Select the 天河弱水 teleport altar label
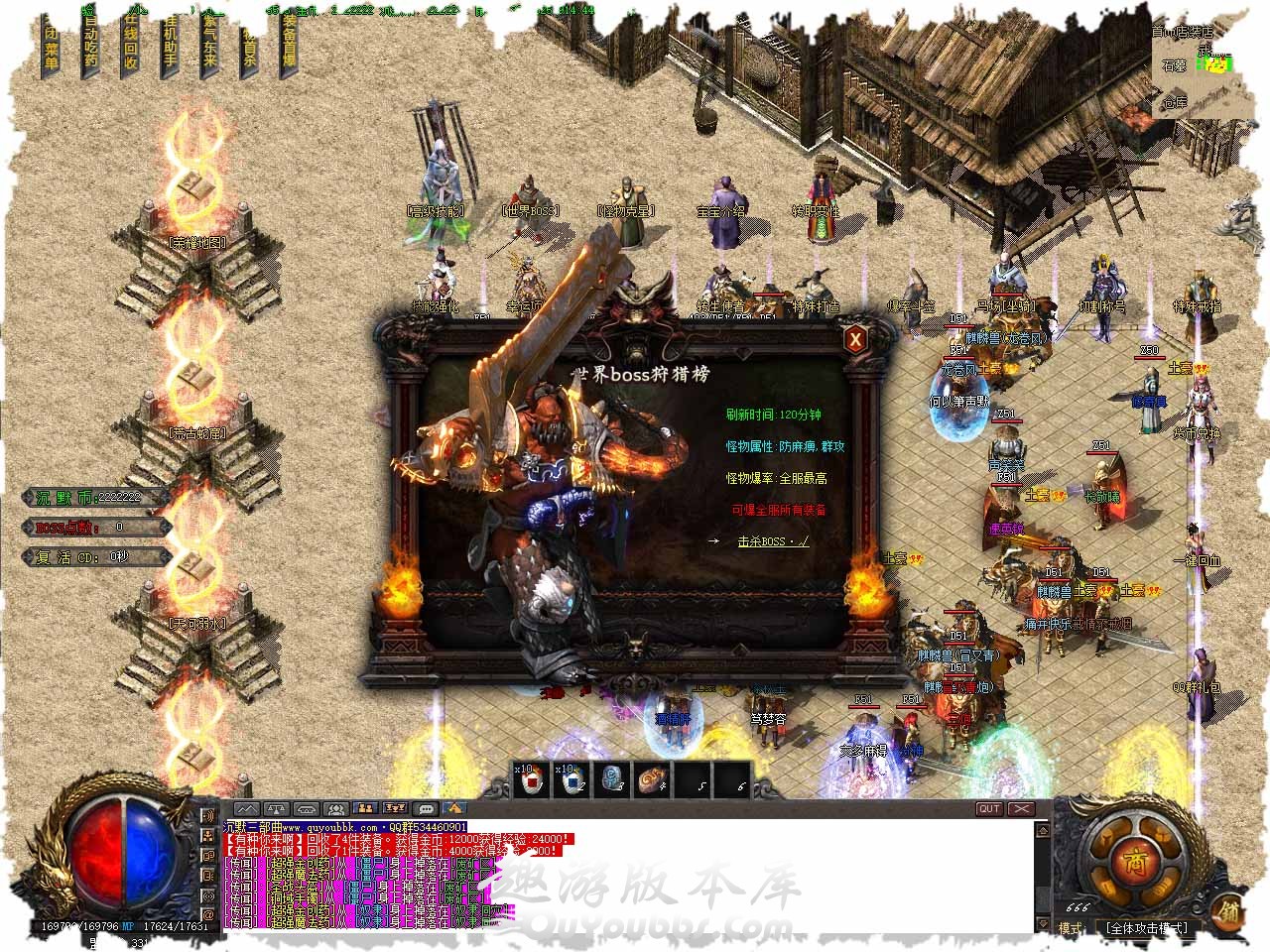 pos(196,624)
